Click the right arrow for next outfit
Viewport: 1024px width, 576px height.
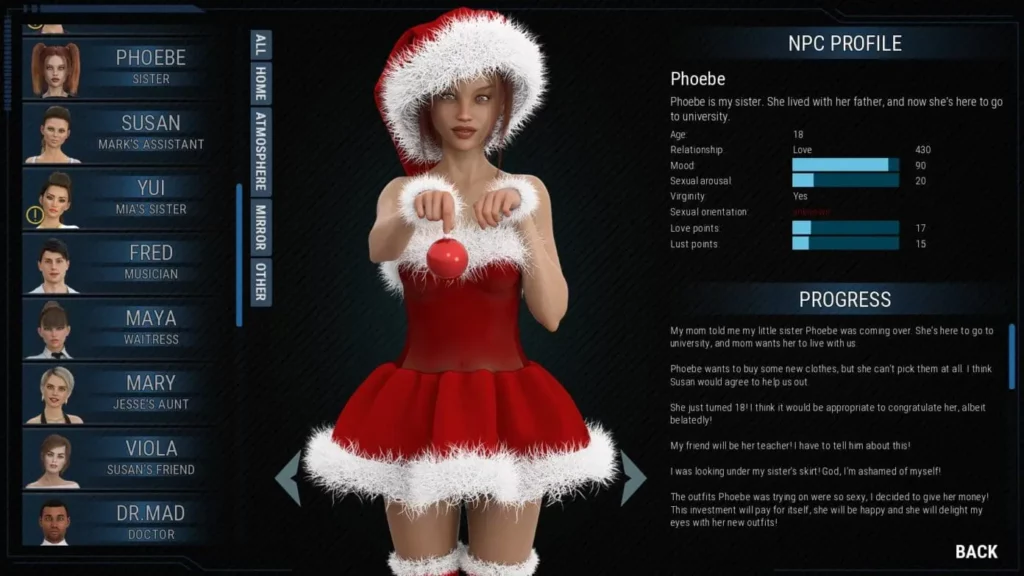[x=633, y=478]
